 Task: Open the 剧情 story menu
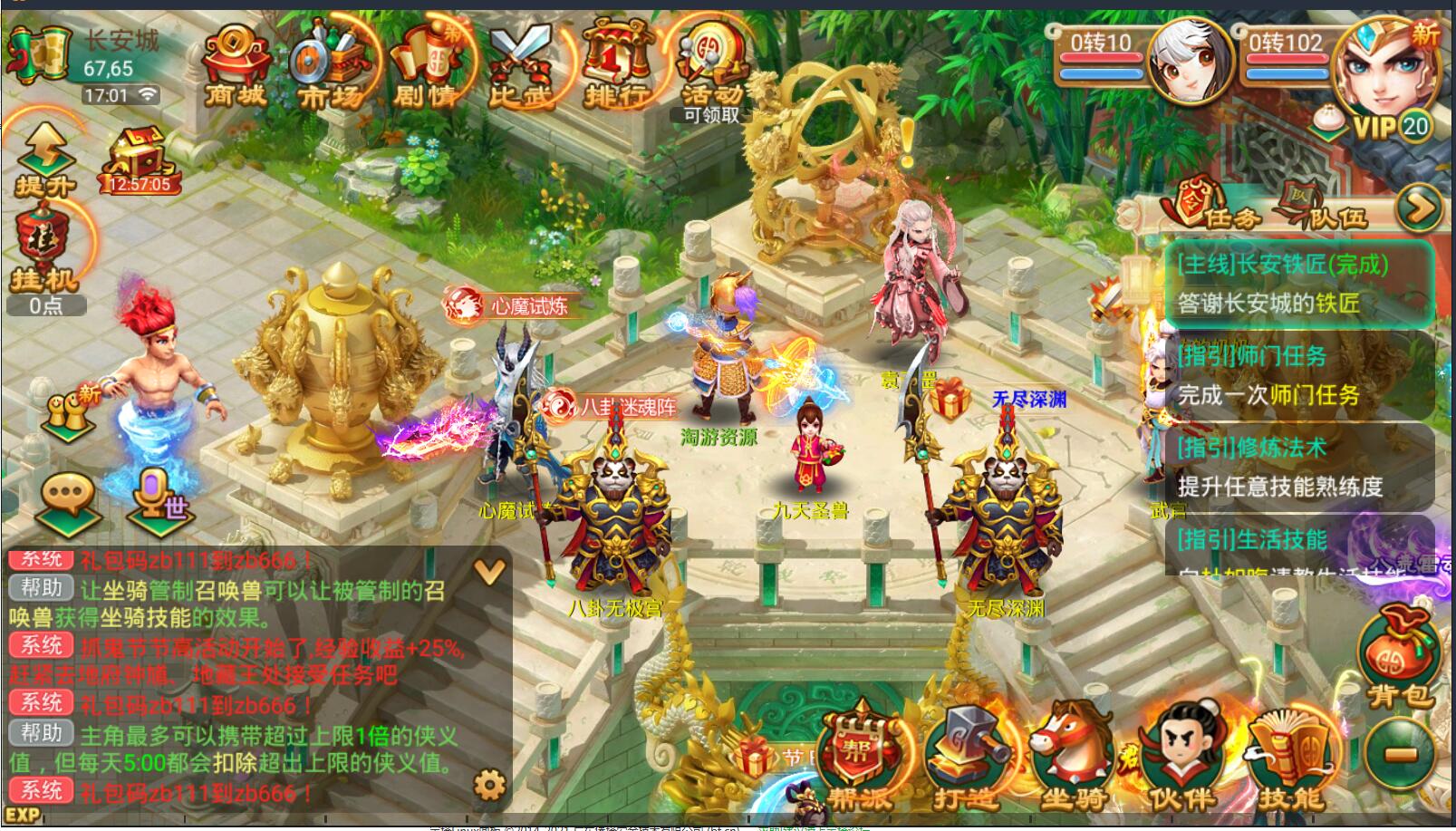click(427, 66)
